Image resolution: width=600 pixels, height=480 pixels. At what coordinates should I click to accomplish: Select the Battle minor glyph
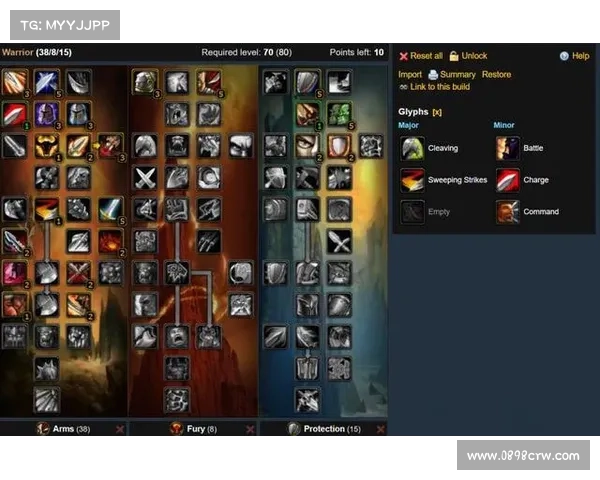pyautogui.click(x=533, y=148)
